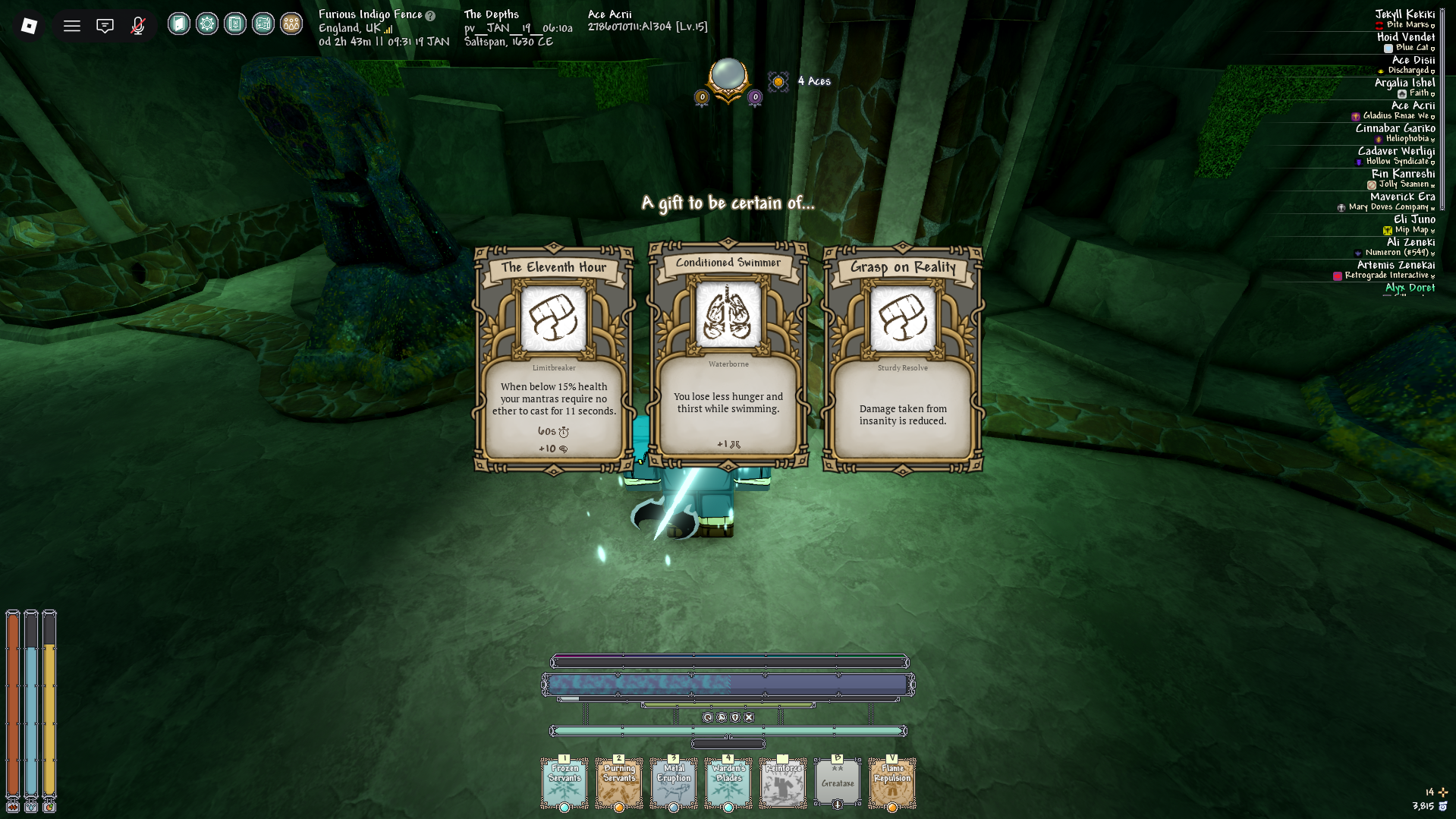The height and width of the screenshot is (819, 1456).
Task: Use the Burning Servants mantra slot
Action: point(619,783)
